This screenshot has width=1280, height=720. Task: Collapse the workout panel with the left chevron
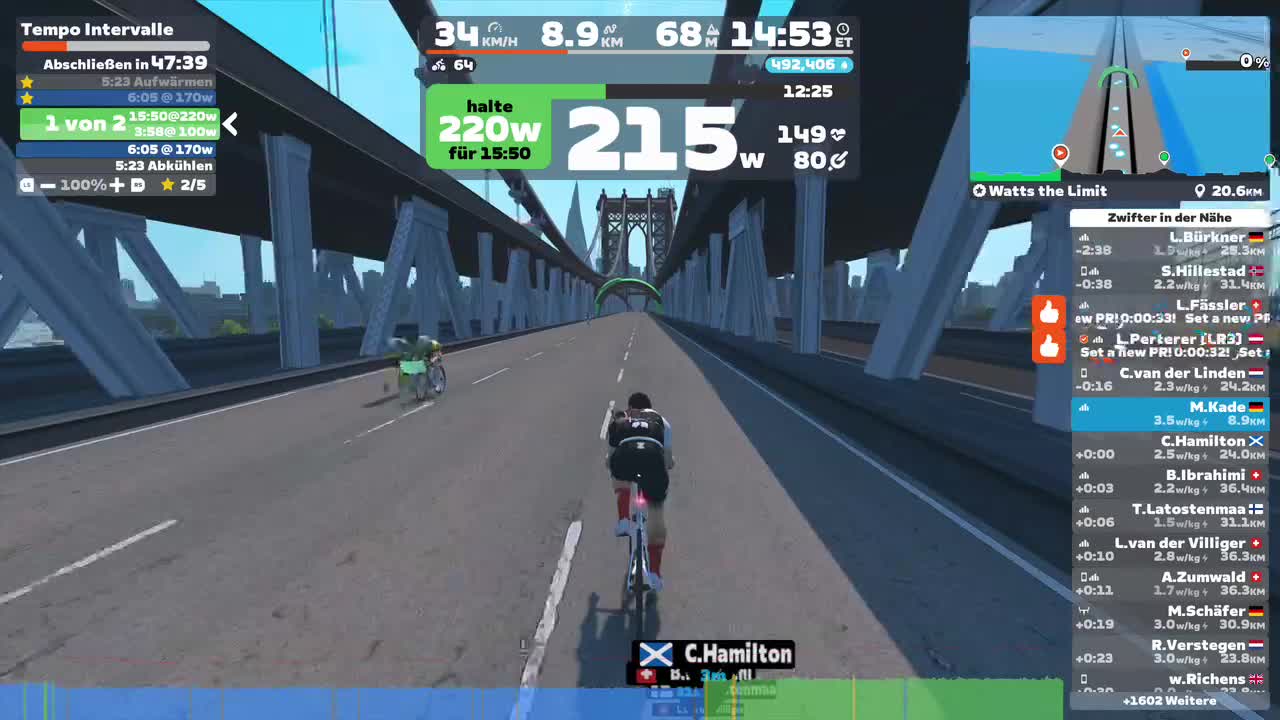click(x=230, y=125)
